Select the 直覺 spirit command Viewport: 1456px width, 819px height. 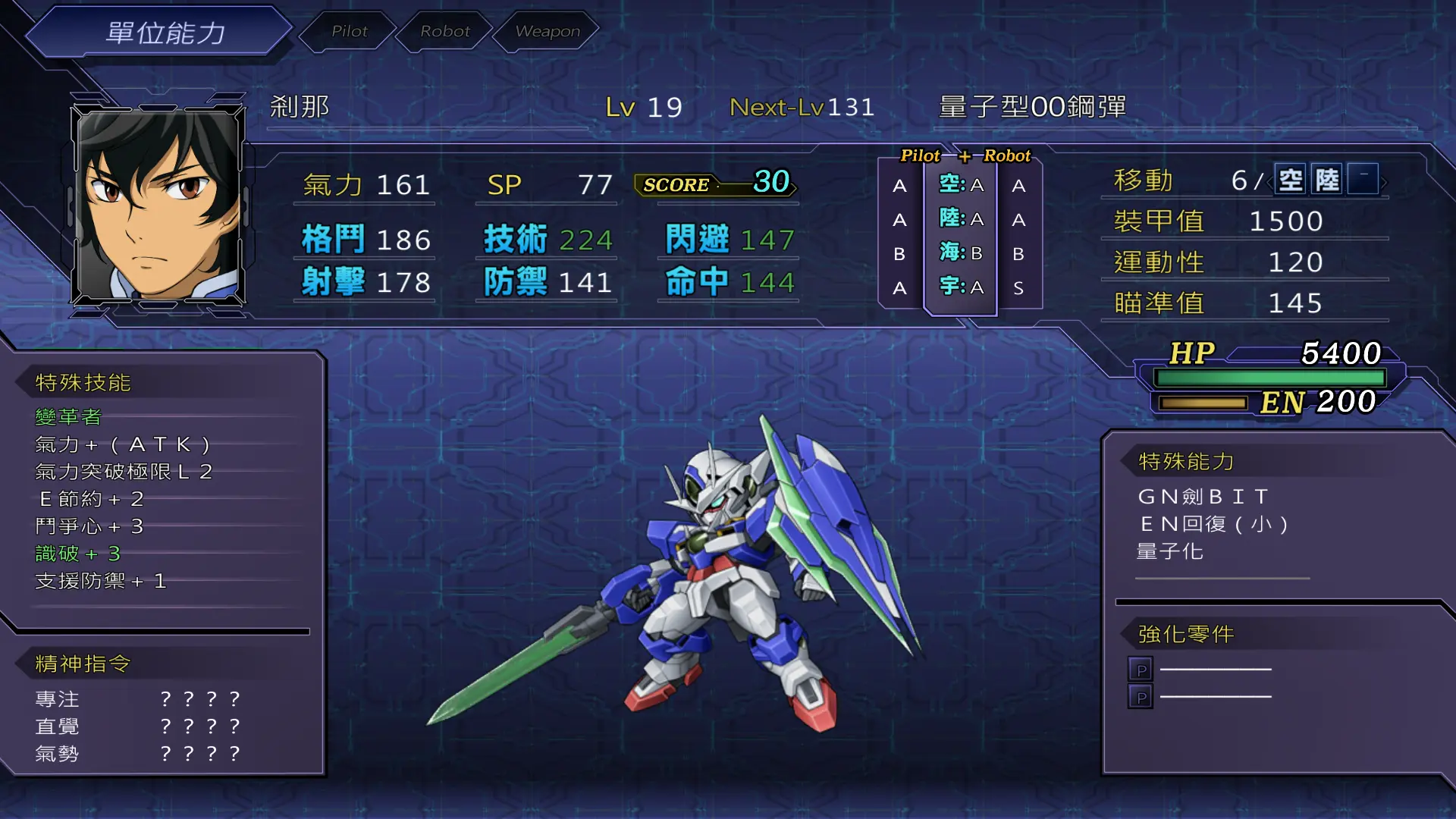(58, 726)
